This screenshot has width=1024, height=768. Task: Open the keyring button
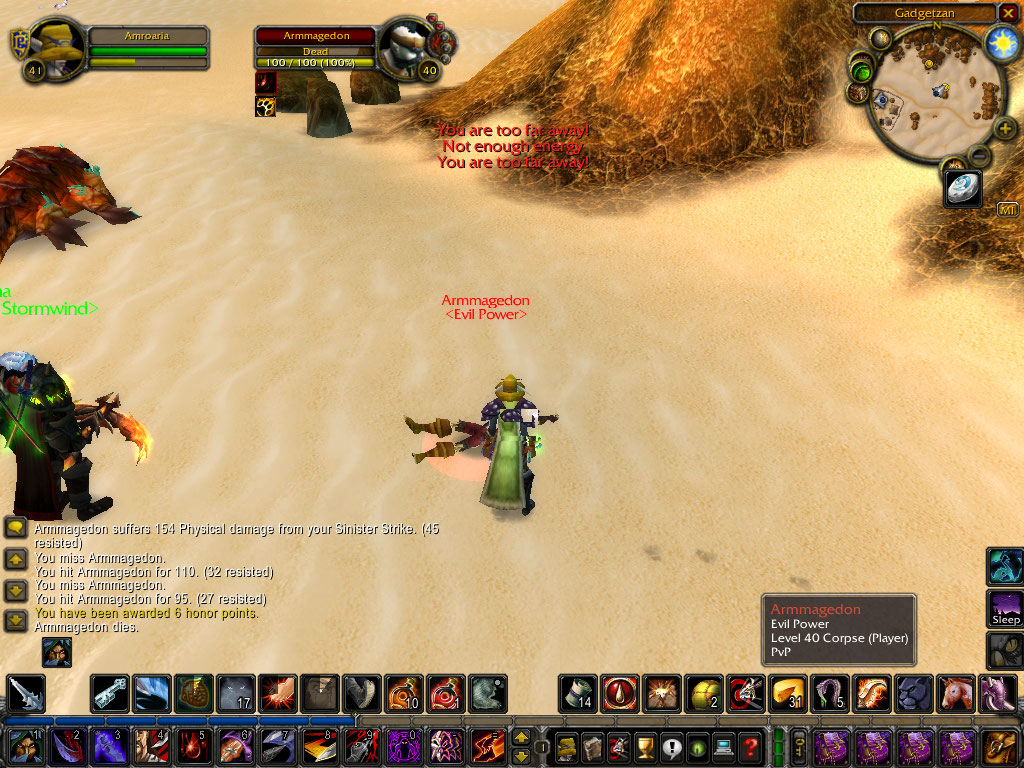pos(800,746)
